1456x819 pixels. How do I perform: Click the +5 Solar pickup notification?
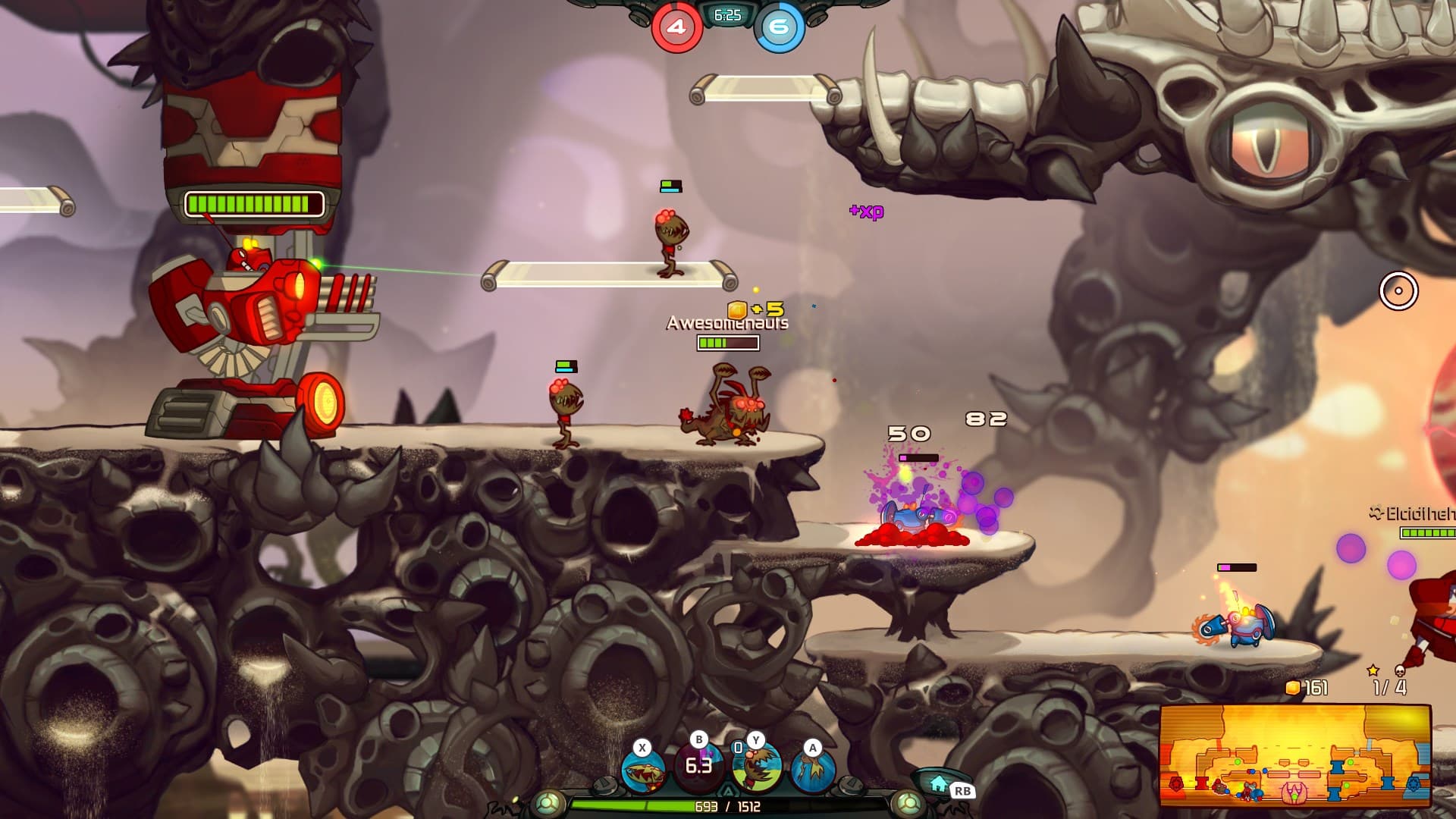pos(758,308)
